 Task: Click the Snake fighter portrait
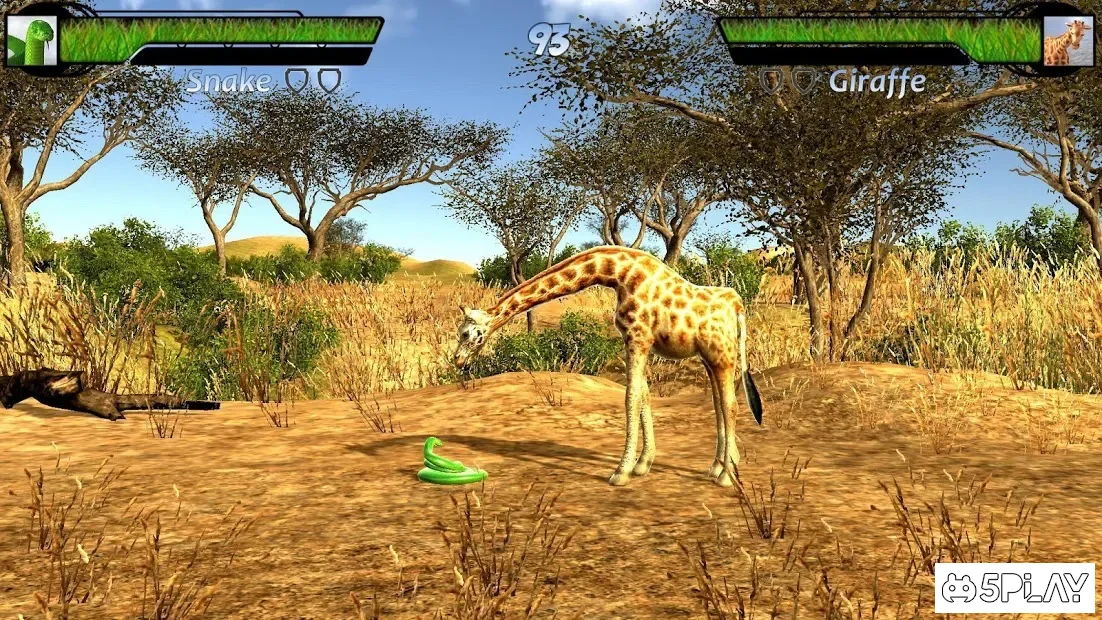tap(32, 41)
